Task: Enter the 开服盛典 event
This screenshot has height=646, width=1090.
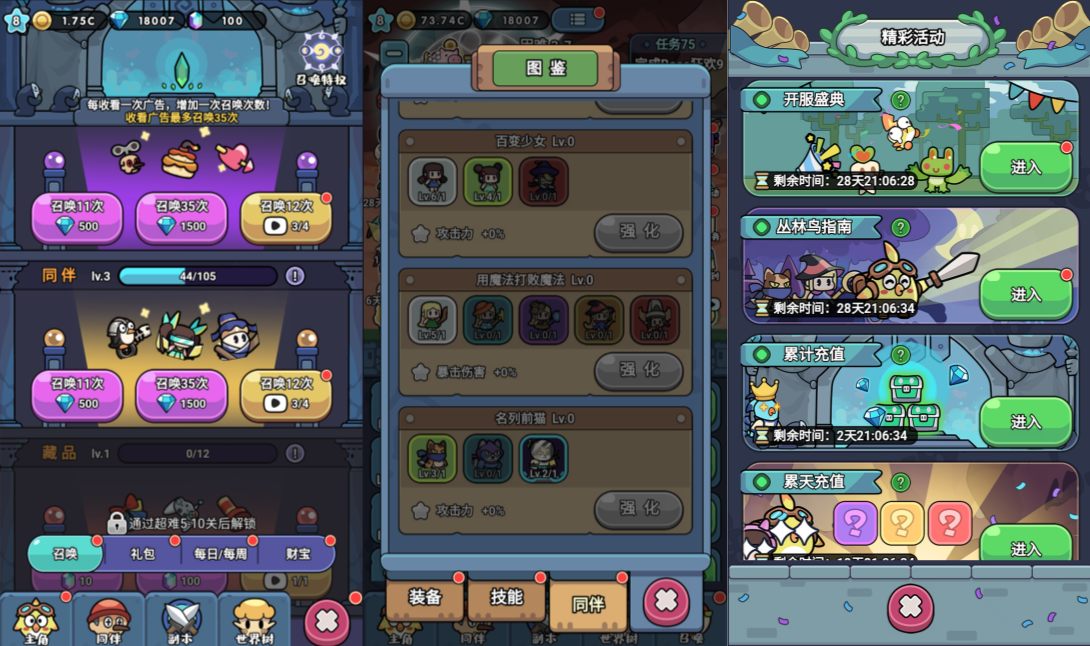Action: pos(1025,167)
